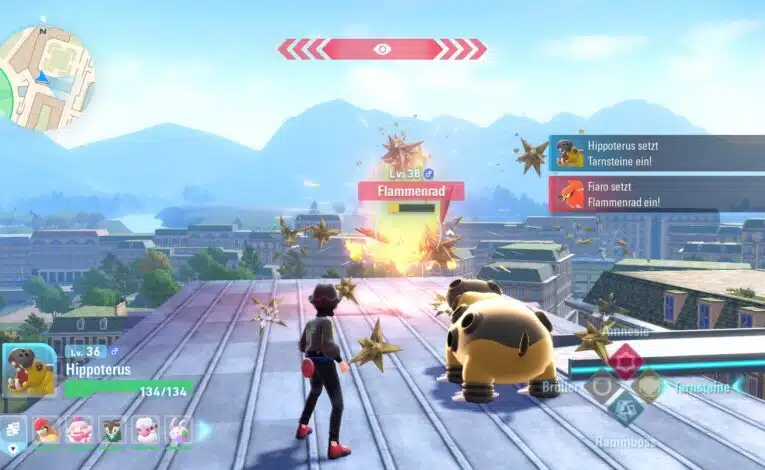This screenshot has height=470, width=765.
Task: Choose the pink fluffy party Pokémon
Action: 79,430
